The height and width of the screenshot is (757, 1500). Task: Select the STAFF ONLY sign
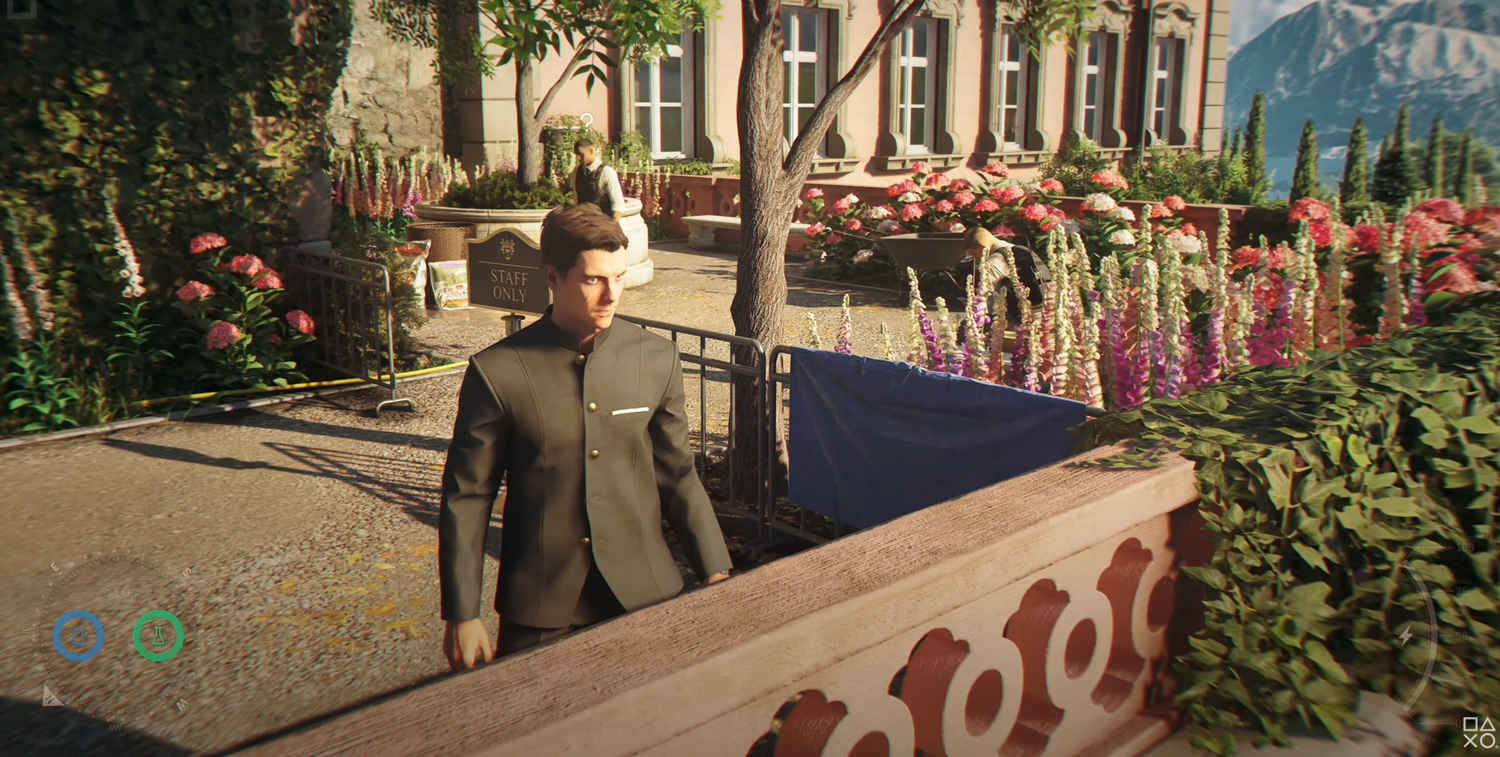508,285
